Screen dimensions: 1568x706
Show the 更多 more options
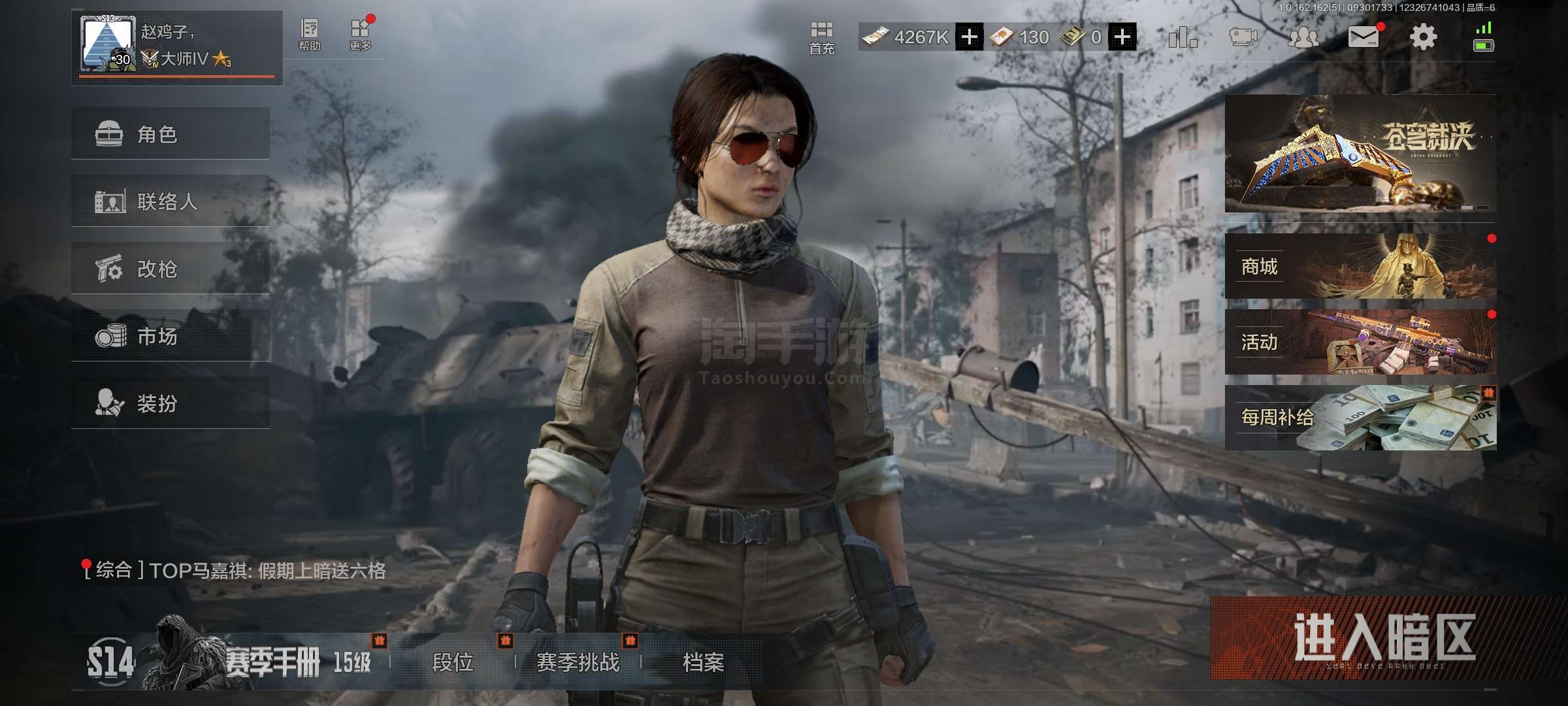pyautogui.click(x=360, y=34)
